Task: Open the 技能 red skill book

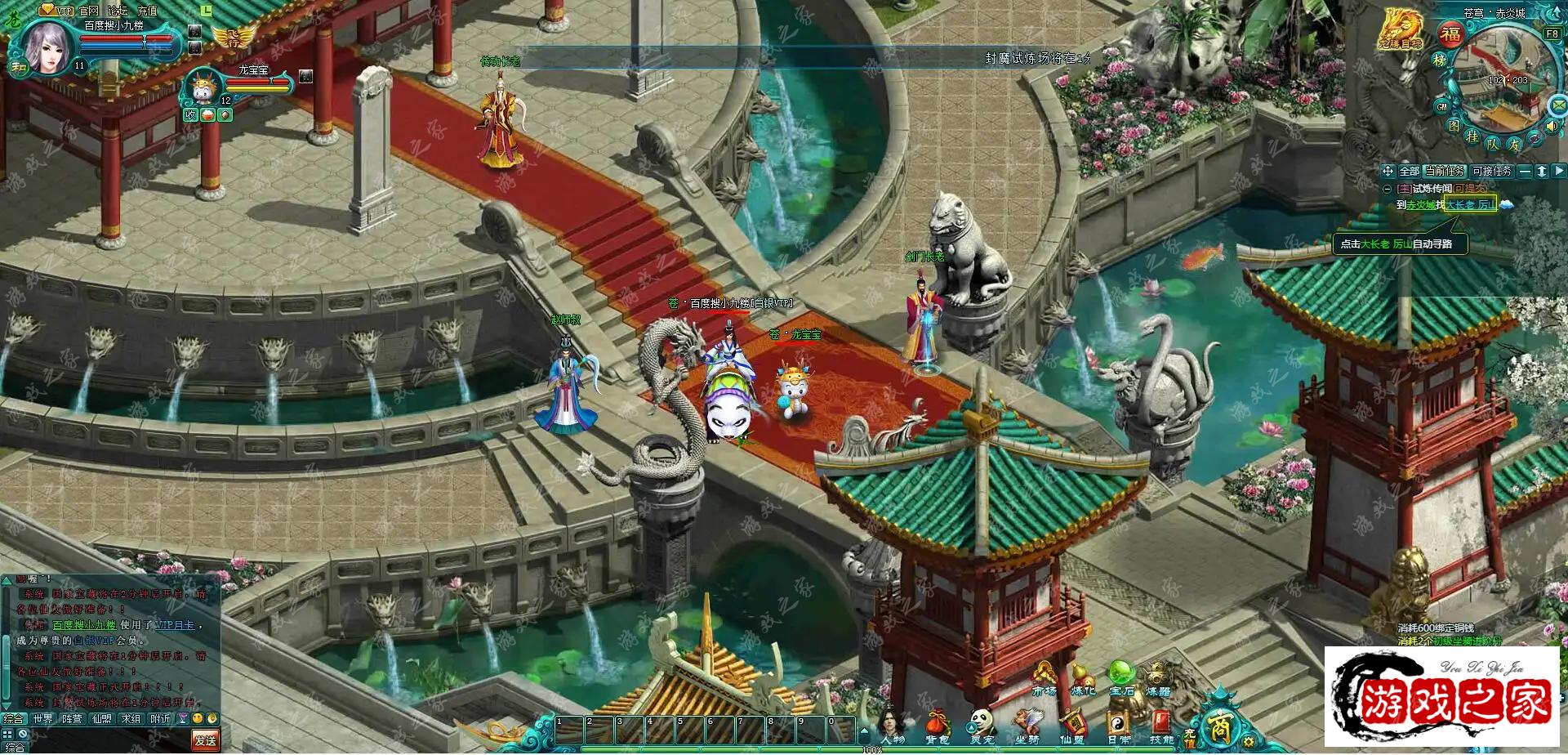Action: (1161, 725)
